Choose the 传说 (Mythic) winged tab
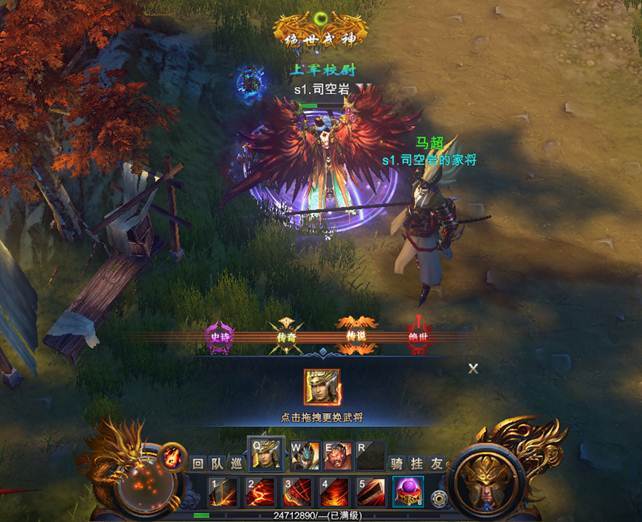Viewport: 642px width, 522px height. (355, 335)
